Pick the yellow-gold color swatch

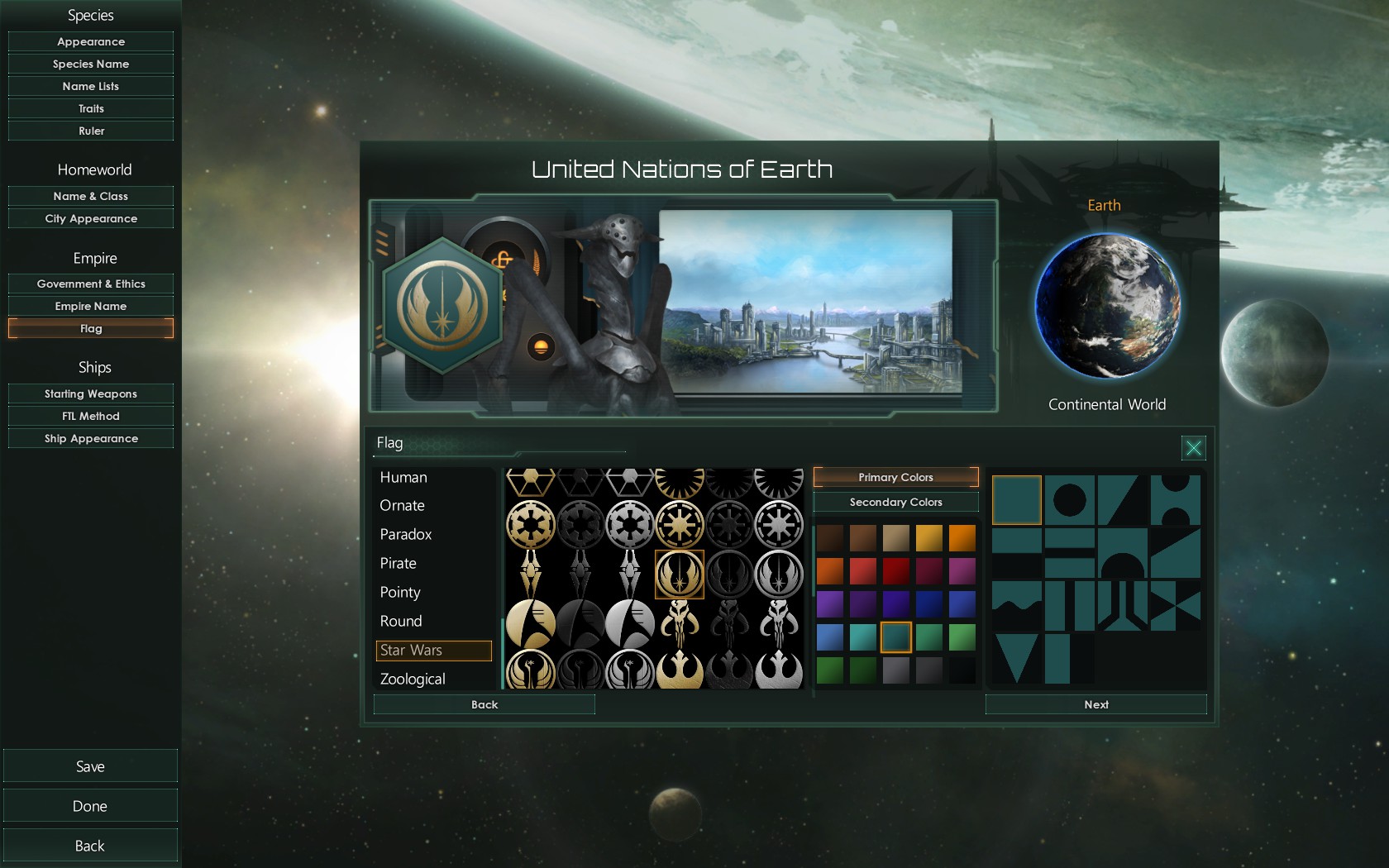tap(928, 538)
